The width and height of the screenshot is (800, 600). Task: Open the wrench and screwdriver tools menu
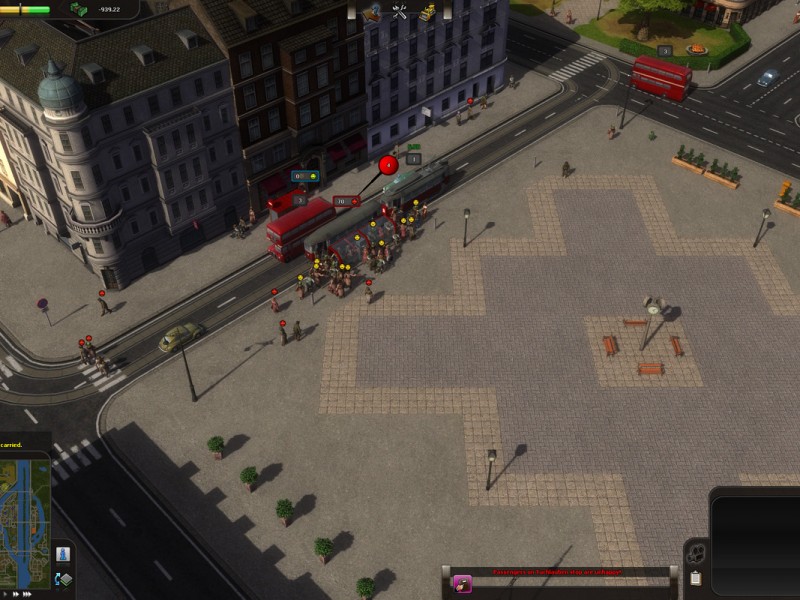(400, 12)
